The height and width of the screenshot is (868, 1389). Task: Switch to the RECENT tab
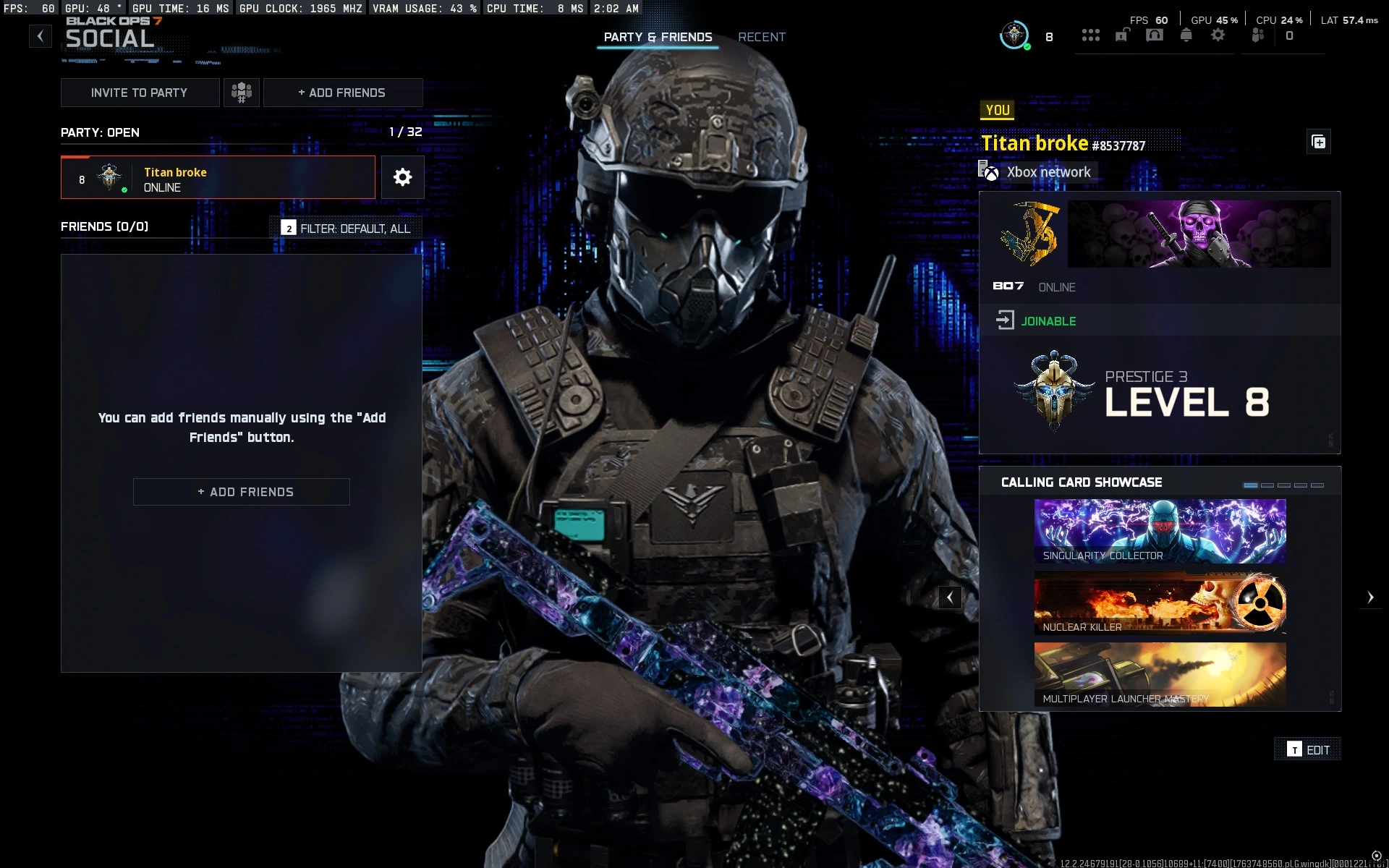761,37
